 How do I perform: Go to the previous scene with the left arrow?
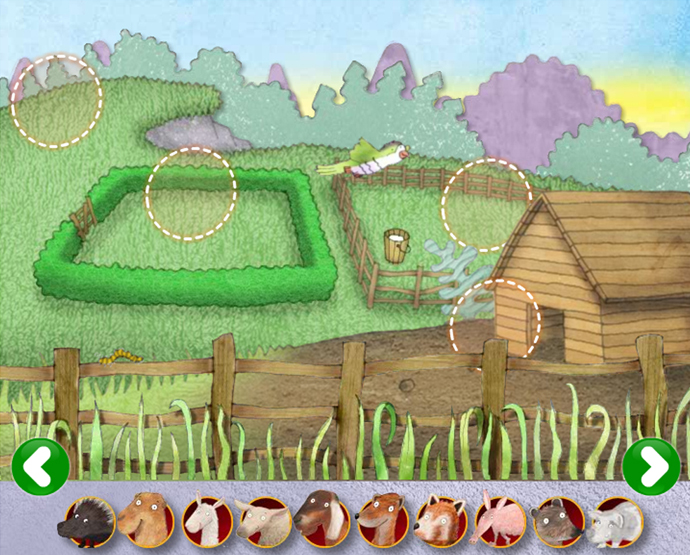click(41, 466)
